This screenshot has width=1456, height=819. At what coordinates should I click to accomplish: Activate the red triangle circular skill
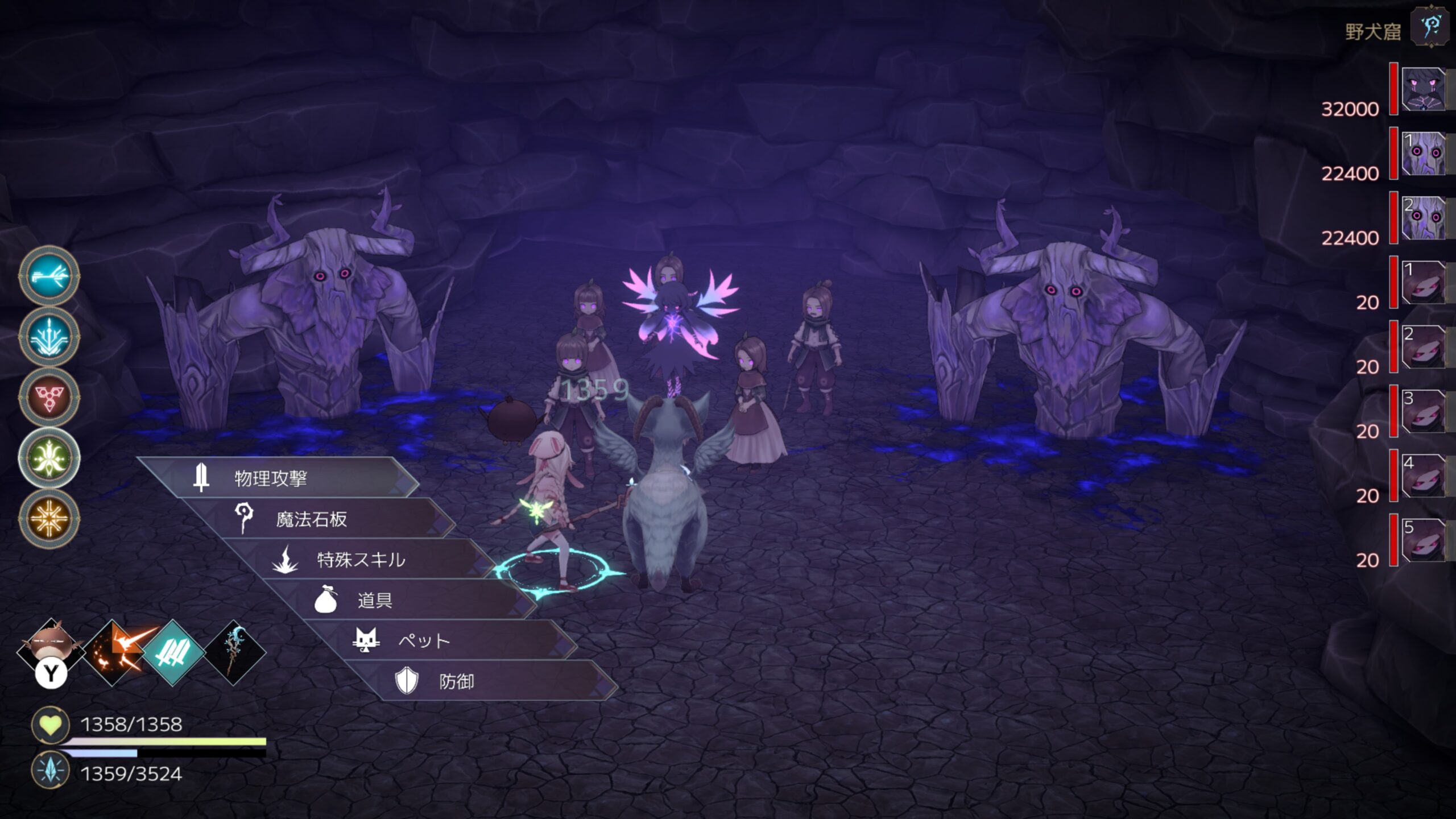(49, 397)
